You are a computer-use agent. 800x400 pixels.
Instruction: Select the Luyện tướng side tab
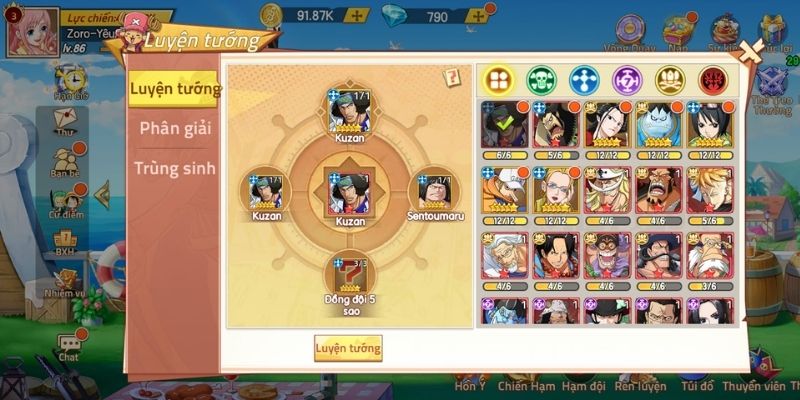tap(175, 88)
